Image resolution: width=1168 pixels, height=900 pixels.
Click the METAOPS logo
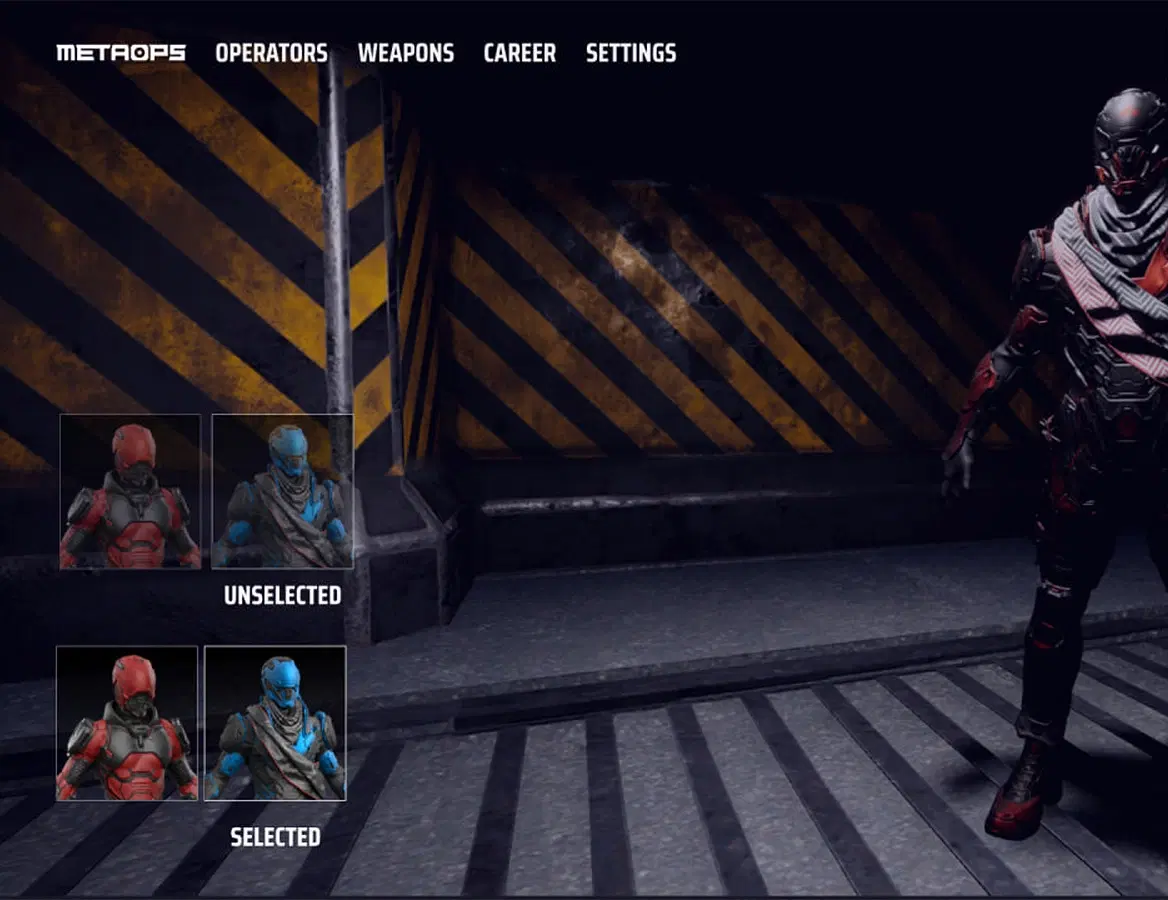point(121,53)
